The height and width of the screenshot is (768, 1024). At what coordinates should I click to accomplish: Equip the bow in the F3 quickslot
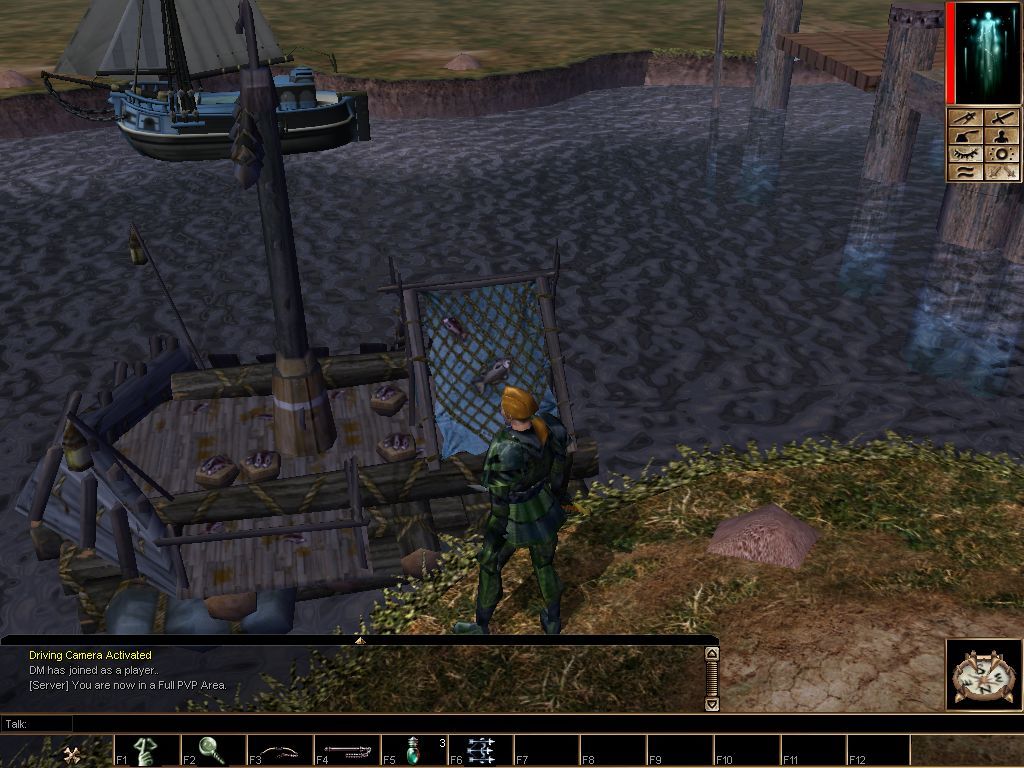tap(279, 751)
